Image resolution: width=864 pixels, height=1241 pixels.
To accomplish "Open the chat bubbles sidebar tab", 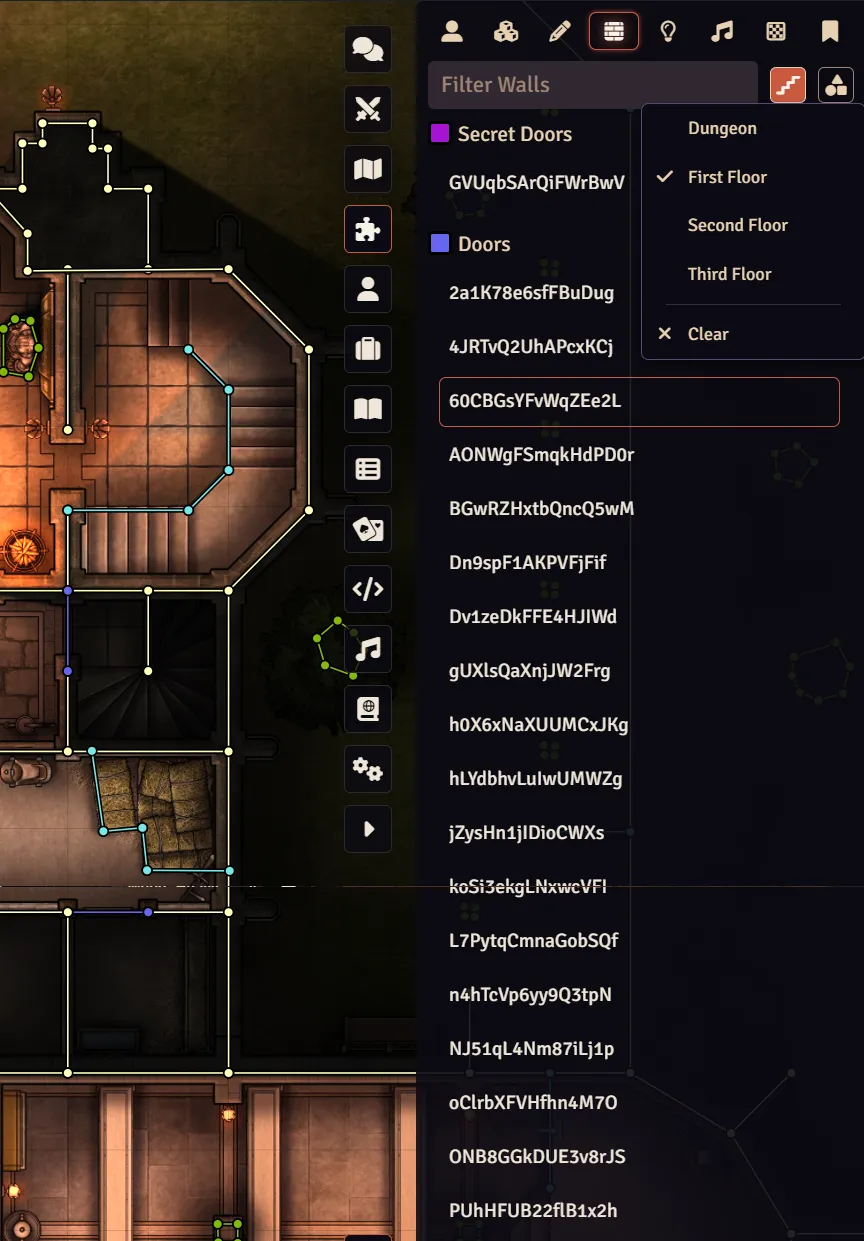I will click(368, 49).
